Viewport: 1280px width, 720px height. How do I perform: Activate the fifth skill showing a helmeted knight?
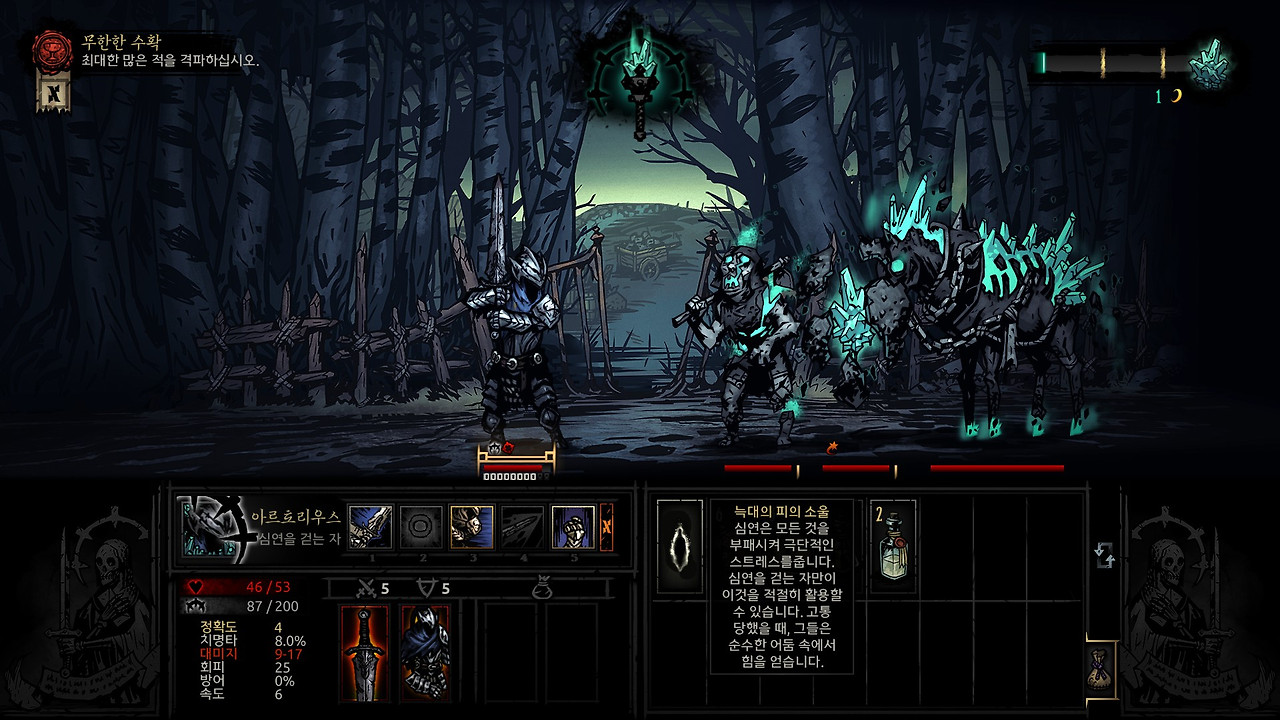click(574, 527)
